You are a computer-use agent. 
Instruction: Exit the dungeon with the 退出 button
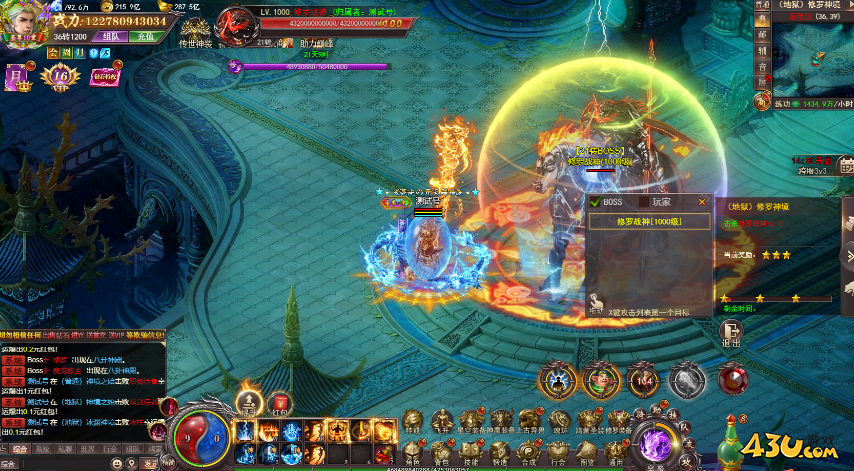731,335
